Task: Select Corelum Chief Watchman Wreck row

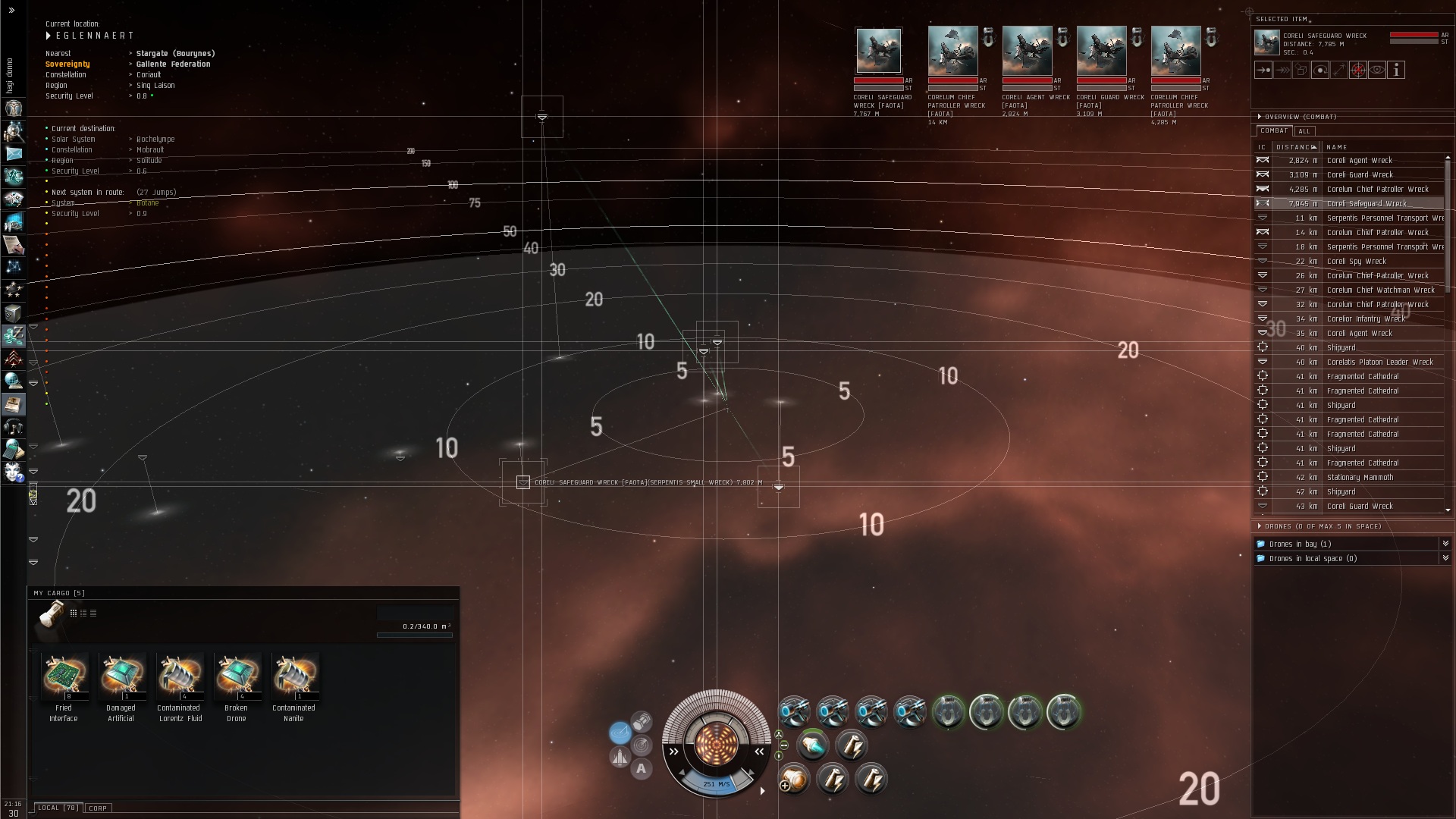Action: click(x=1380, y=290)
